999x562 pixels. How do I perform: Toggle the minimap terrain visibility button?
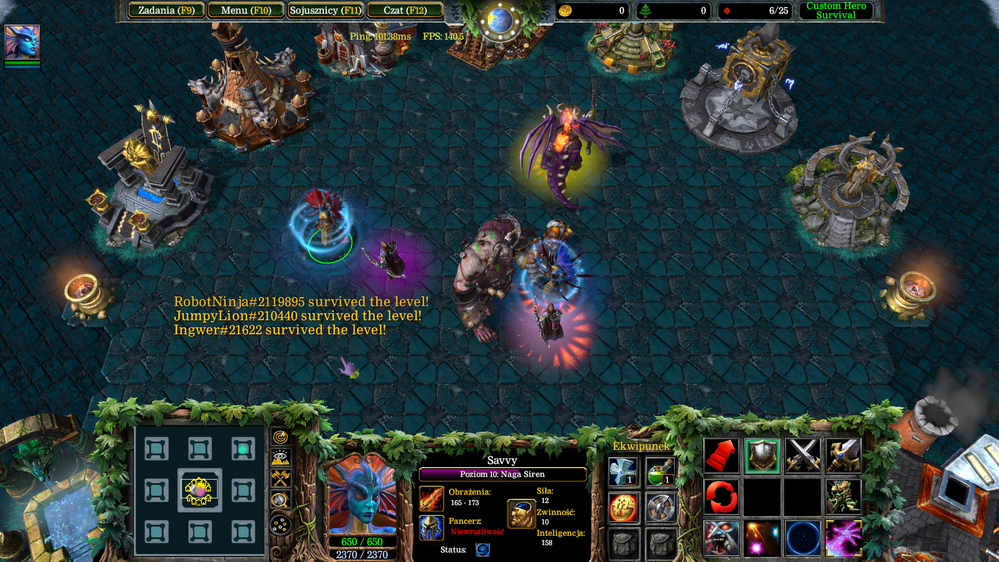281,458
